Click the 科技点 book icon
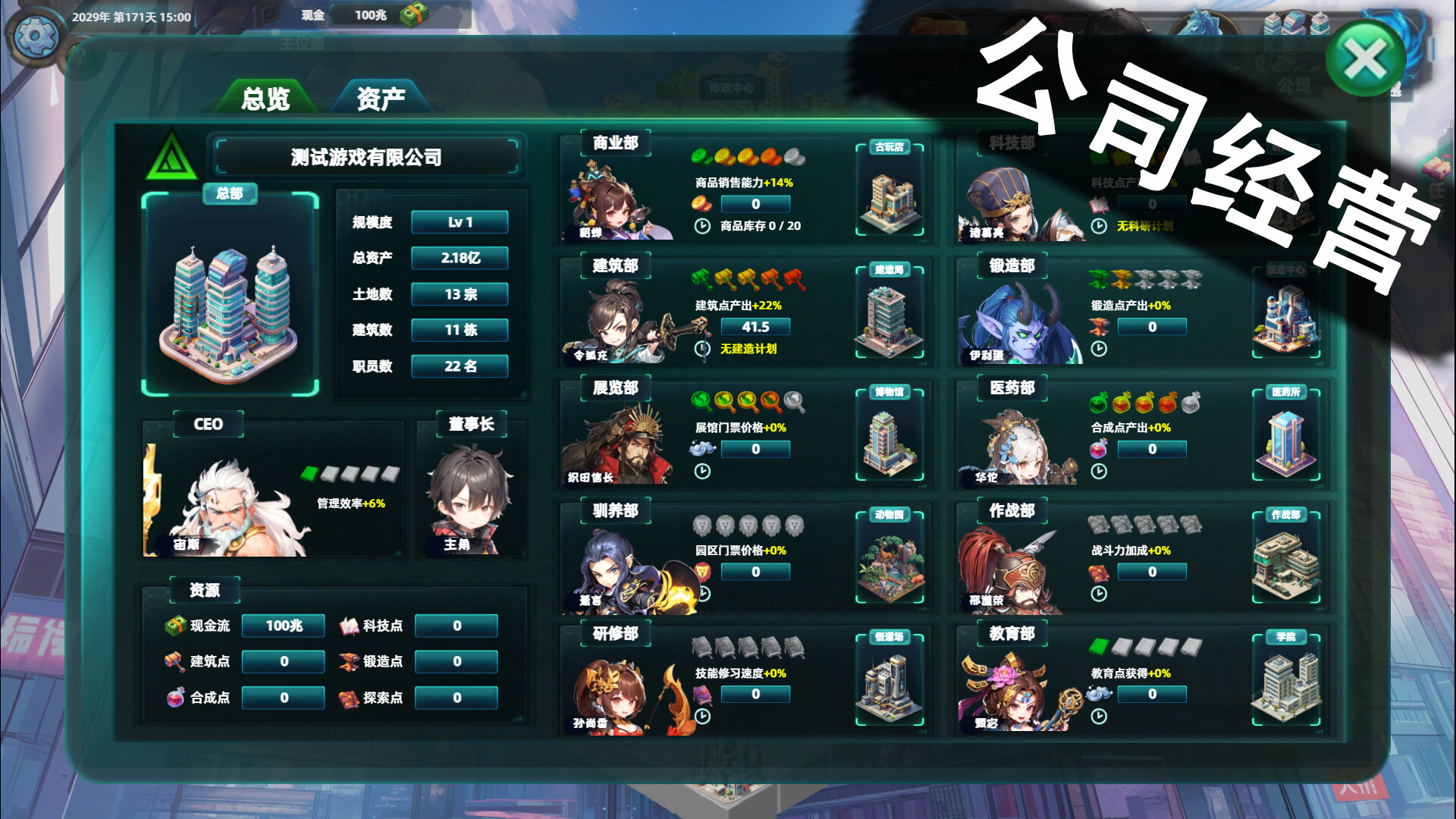The height and width of the screenshot is (819, 1456). pos(350,626)
